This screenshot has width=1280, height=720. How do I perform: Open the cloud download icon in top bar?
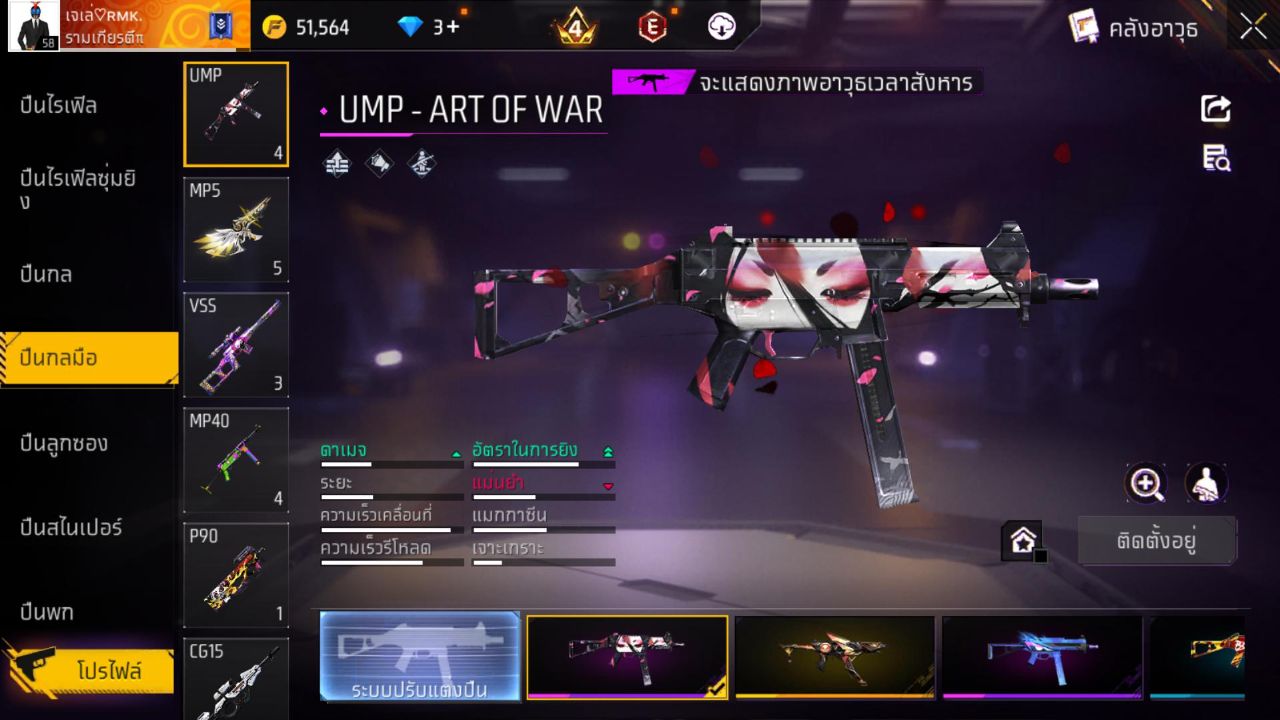click(x=720, y=27)
